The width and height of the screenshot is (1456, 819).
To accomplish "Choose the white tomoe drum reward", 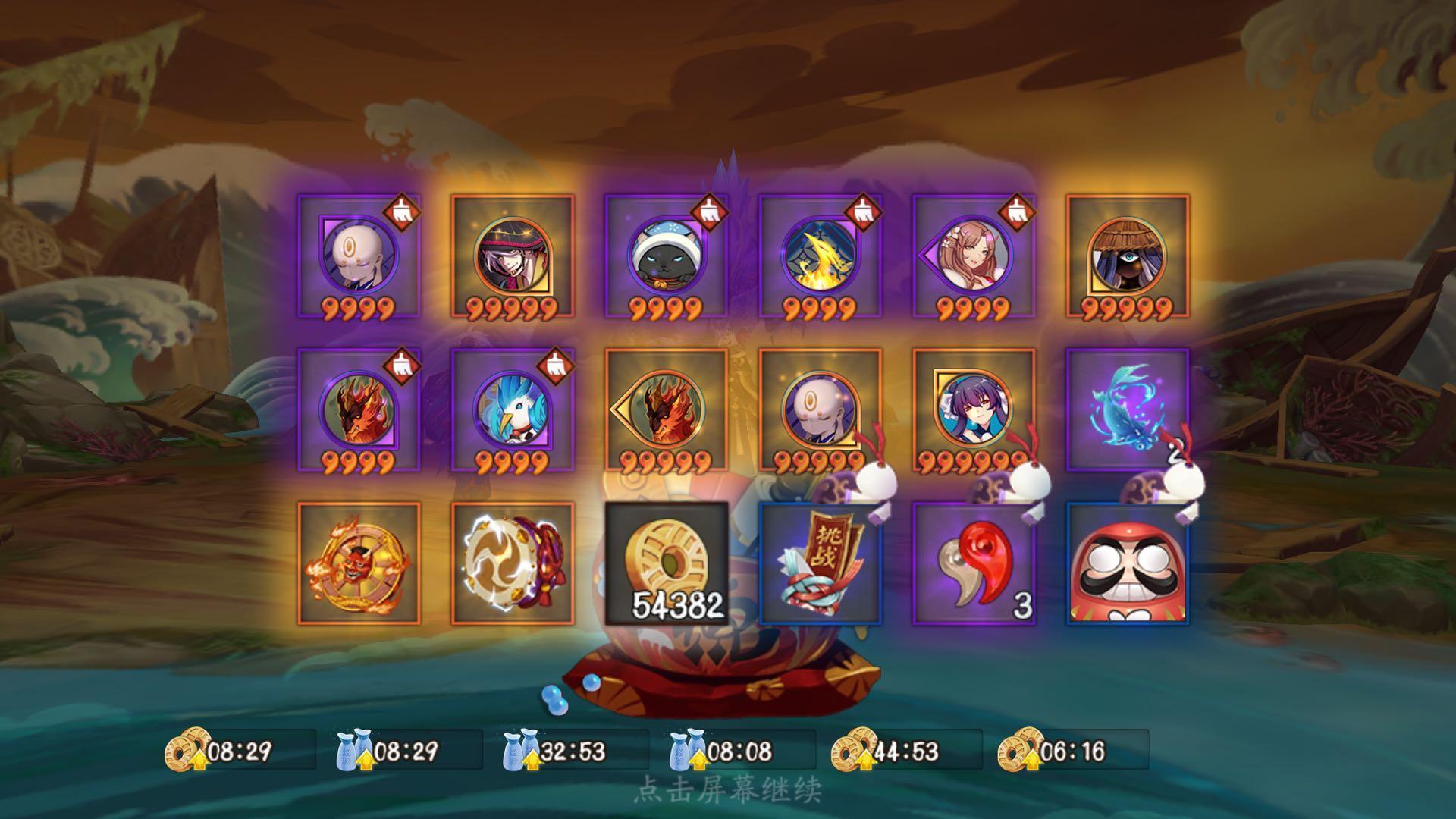I will [513, 564].
